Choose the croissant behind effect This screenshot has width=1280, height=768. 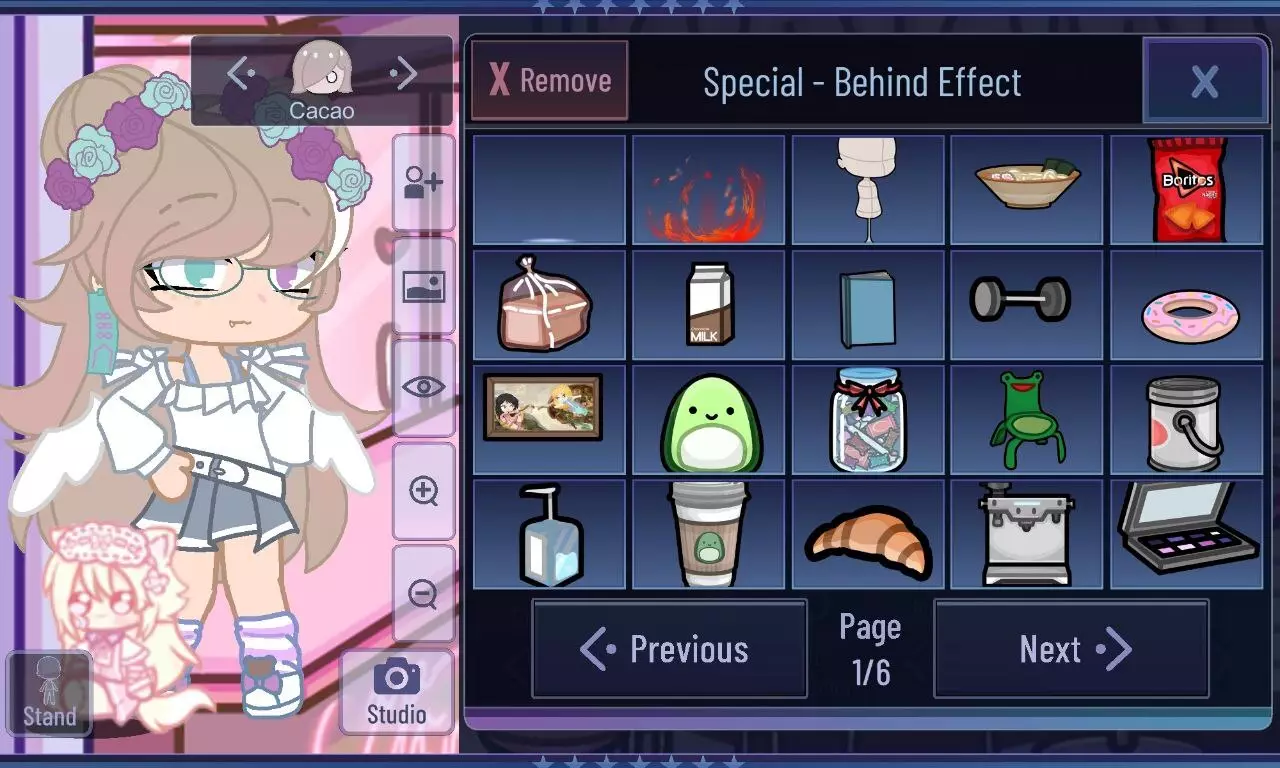coord(868,532)
